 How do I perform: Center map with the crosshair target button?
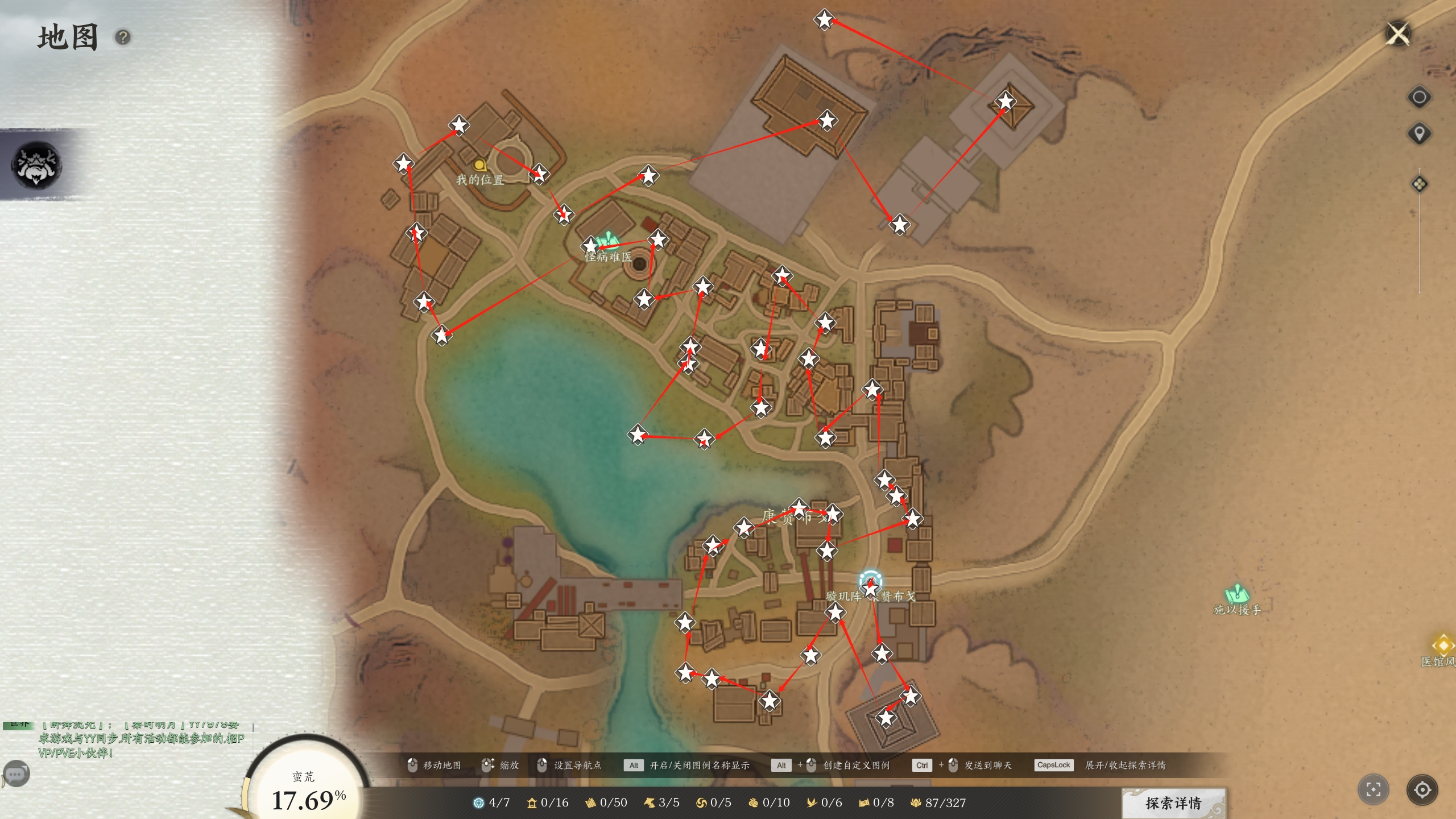(x=1422, y=789)
